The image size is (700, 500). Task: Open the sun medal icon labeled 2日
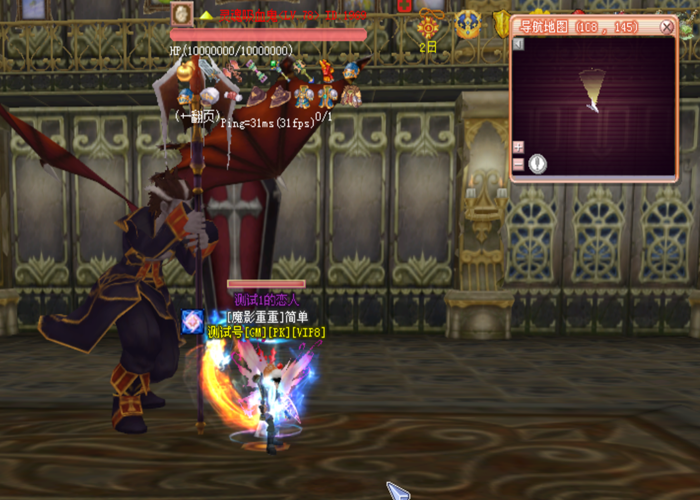click(429, 26)
